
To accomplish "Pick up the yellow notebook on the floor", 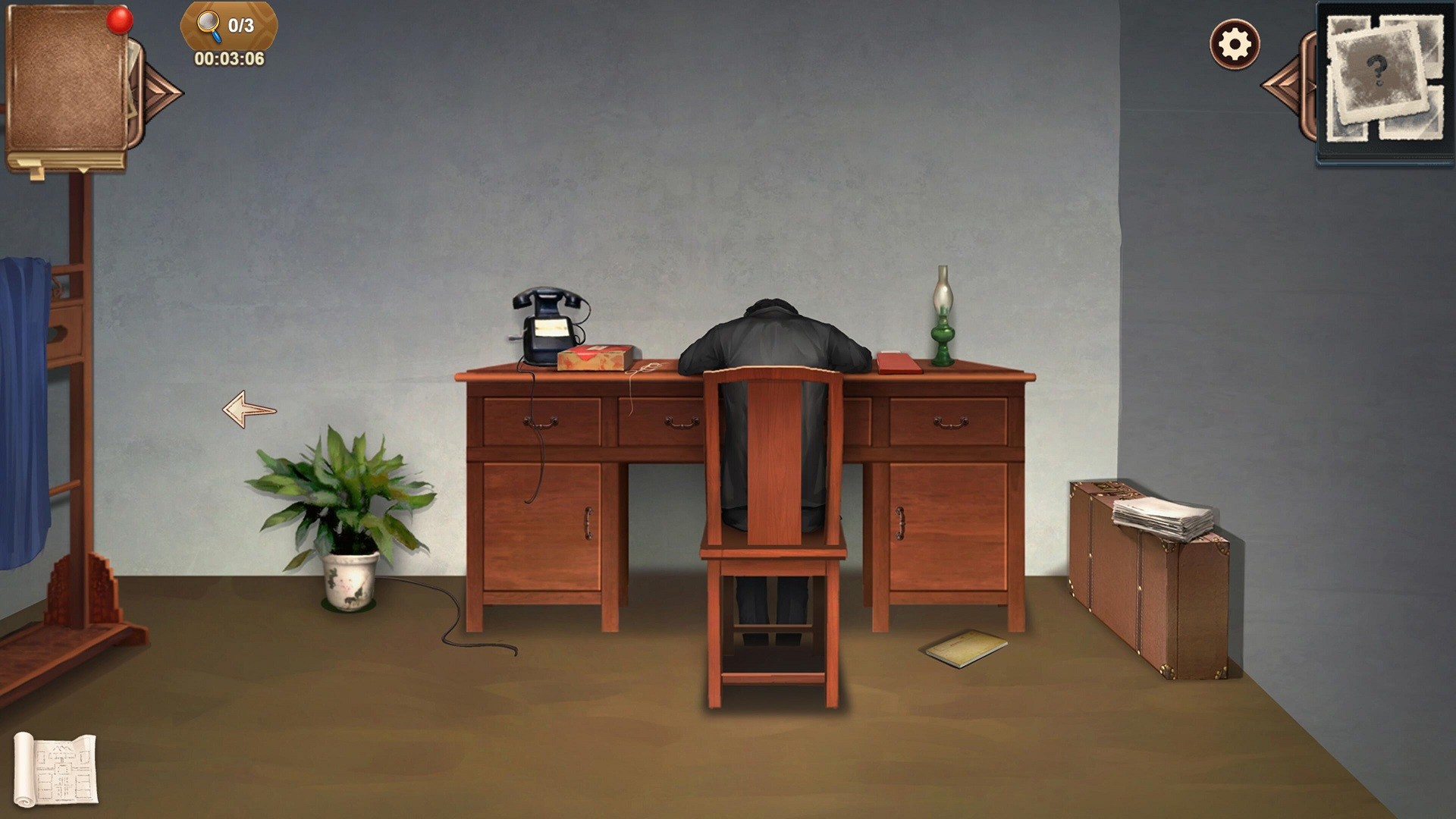I will tap(965, 648).
